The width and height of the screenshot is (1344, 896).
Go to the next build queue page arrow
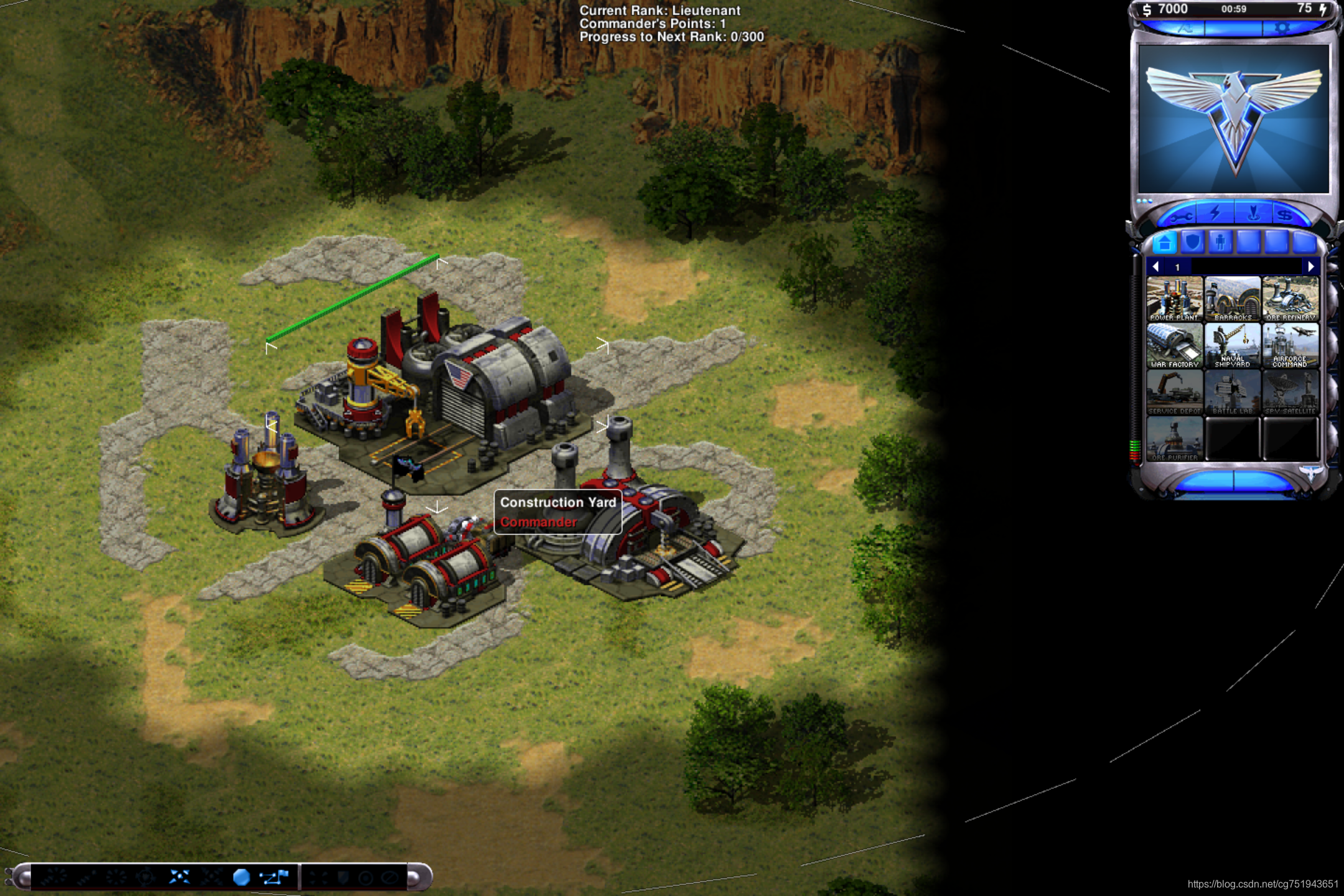1310,267
